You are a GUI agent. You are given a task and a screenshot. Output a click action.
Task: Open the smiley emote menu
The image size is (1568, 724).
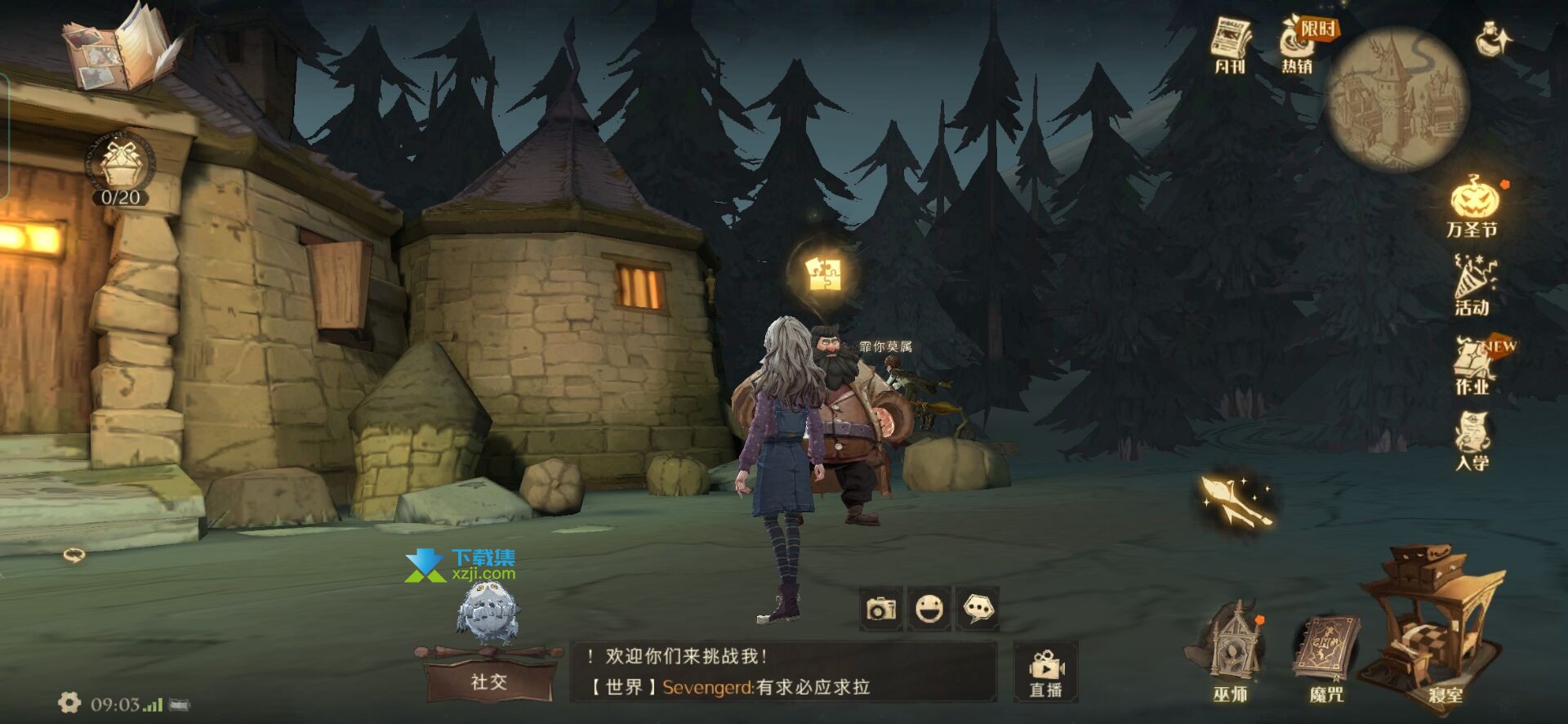coord(929,609)
